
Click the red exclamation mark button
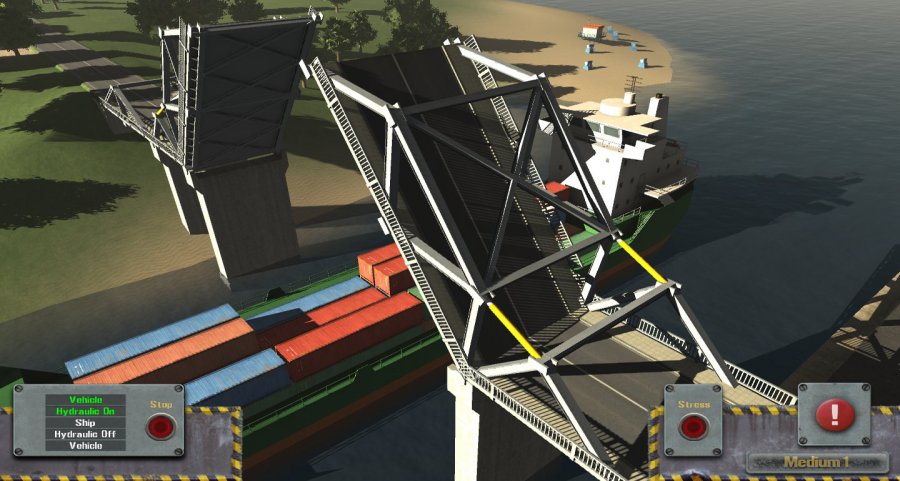click(x=832, y=414)
